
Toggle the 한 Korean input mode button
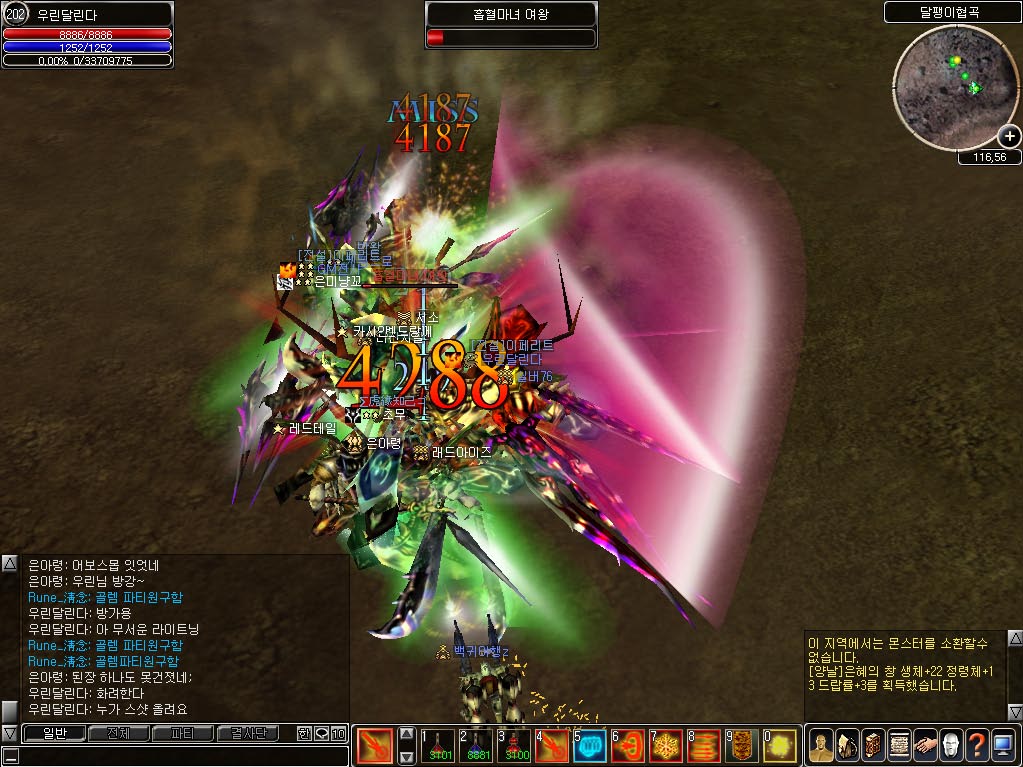point(304,734)
